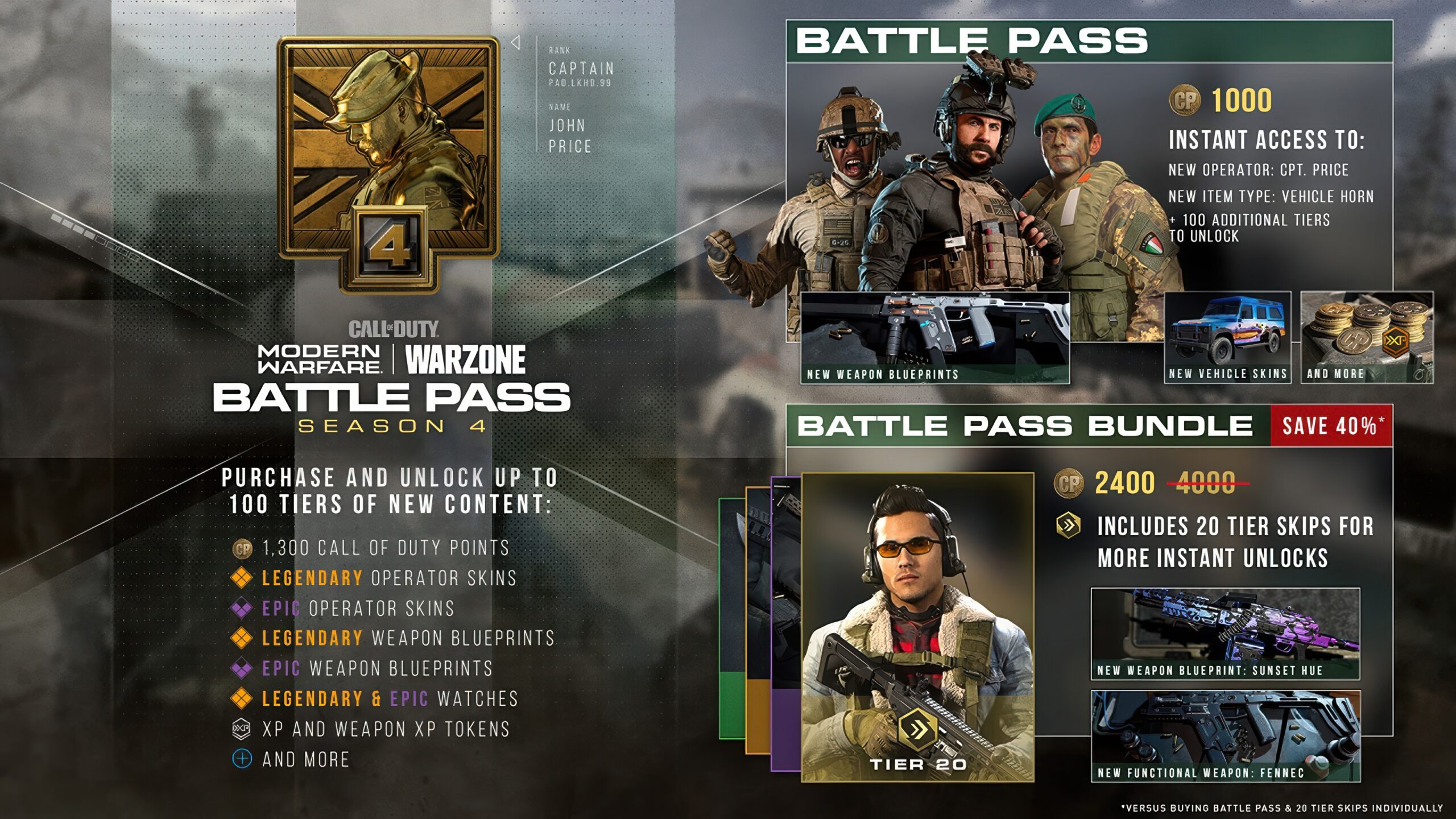Open the New Weapon Blueprints thumbnail
1456x819 pixels.
pos(934,338)
